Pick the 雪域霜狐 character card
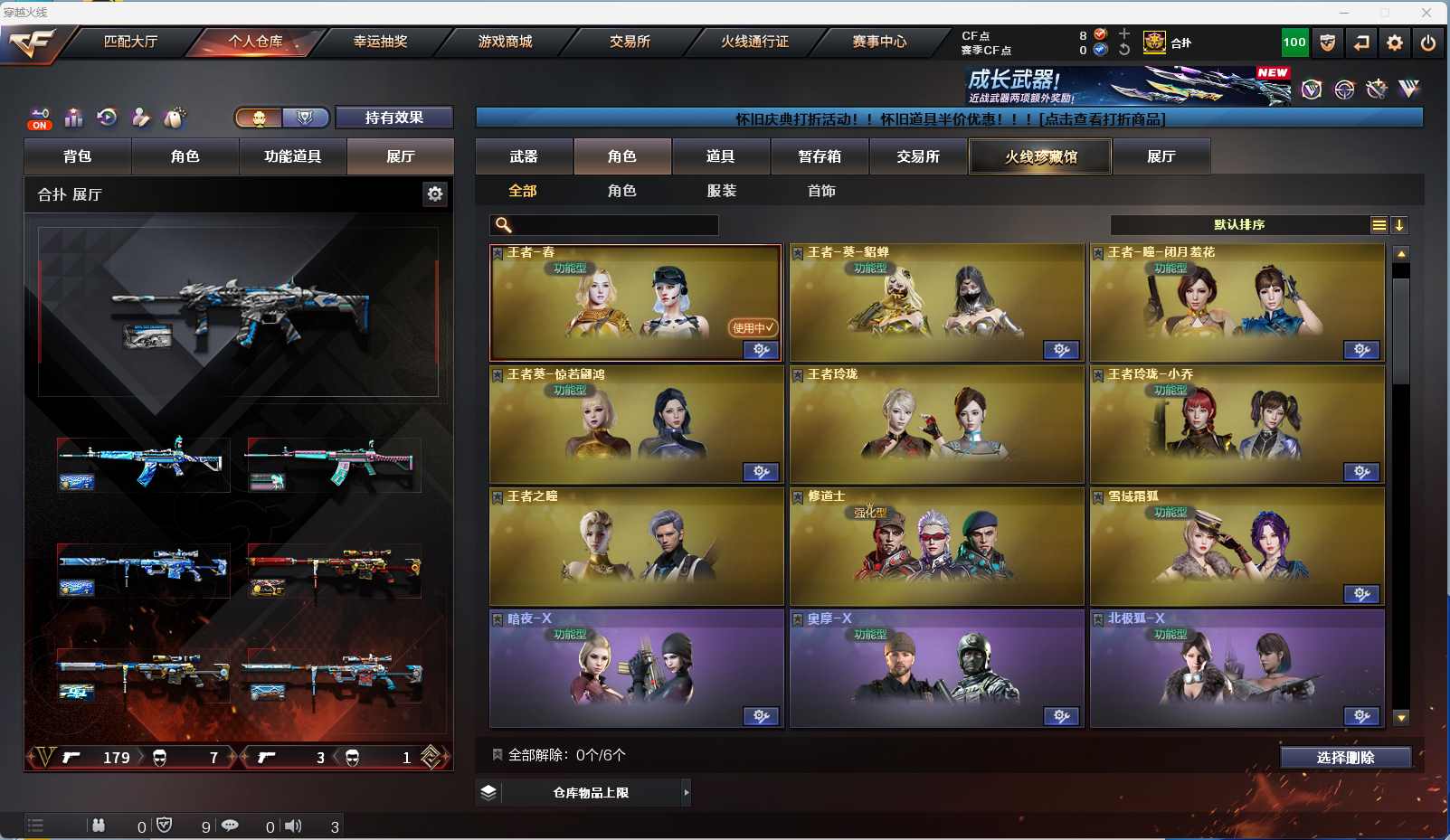The width and height of the screenshot is (1450, 840). [x=1237, y=546]
